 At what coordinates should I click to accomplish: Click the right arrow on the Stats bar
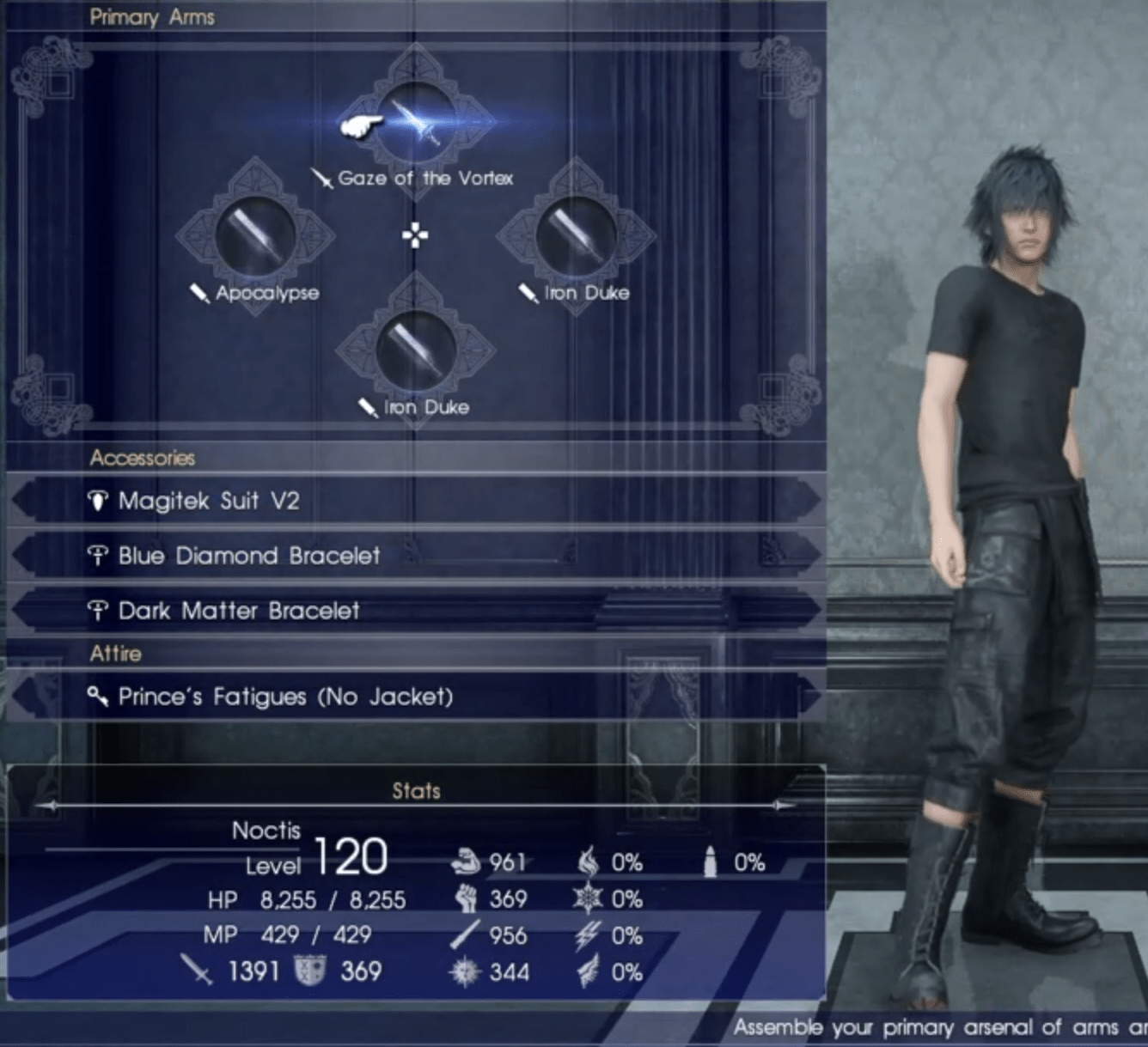(x=780, y=806)
